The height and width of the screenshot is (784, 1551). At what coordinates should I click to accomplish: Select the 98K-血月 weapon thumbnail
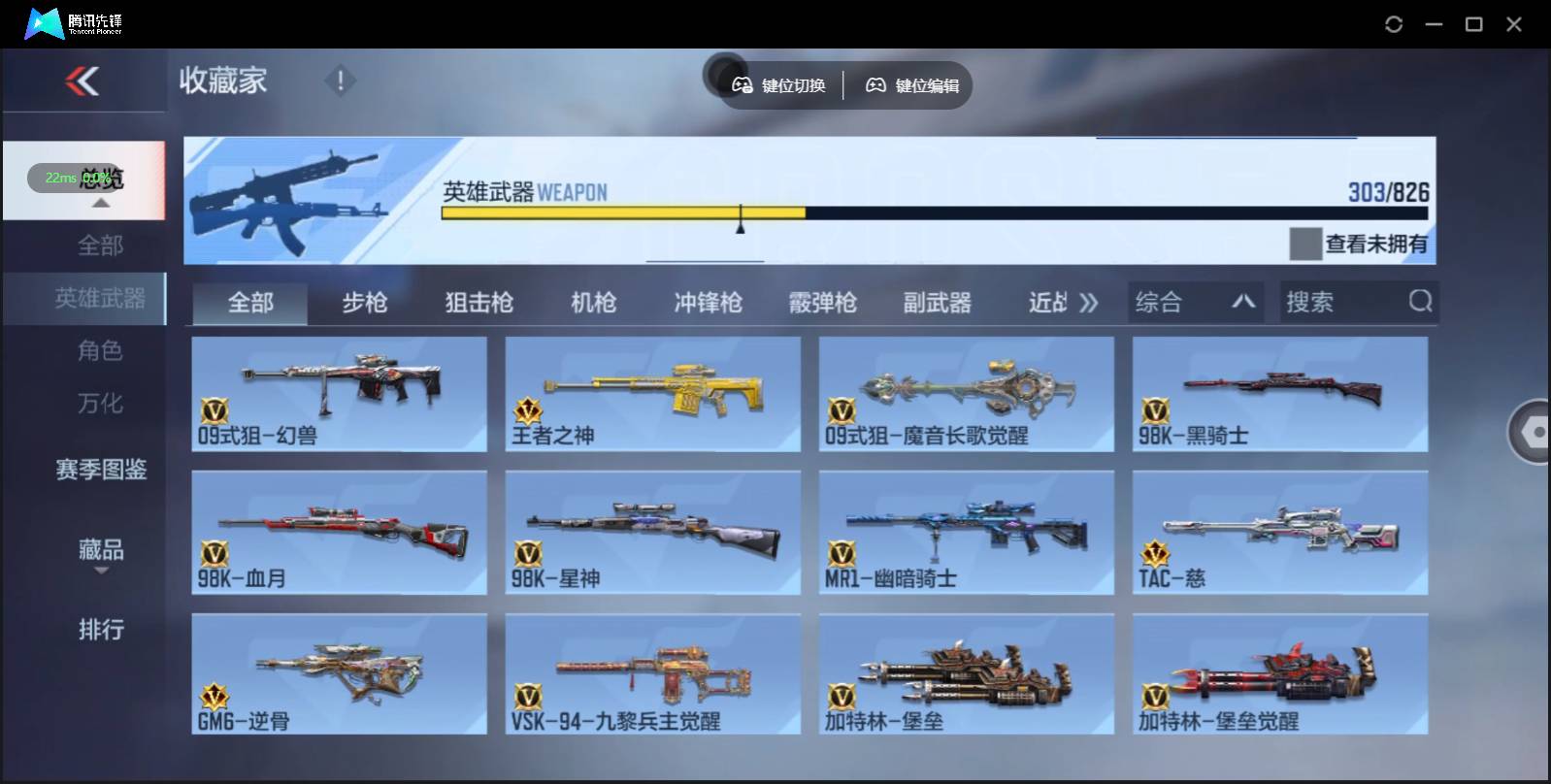point(339,532)
